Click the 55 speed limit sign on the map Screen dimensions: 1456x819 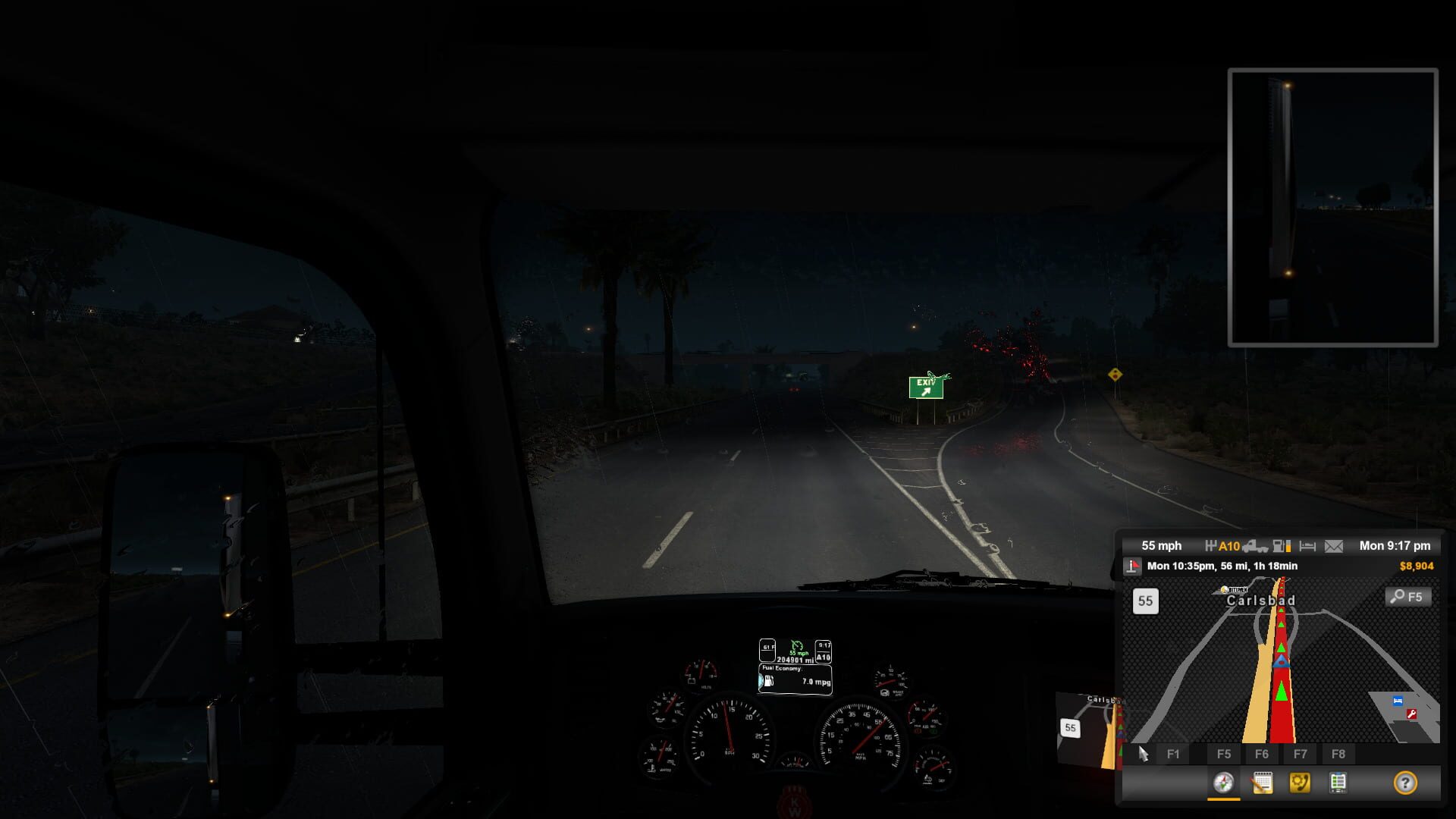coord(1144,601)
